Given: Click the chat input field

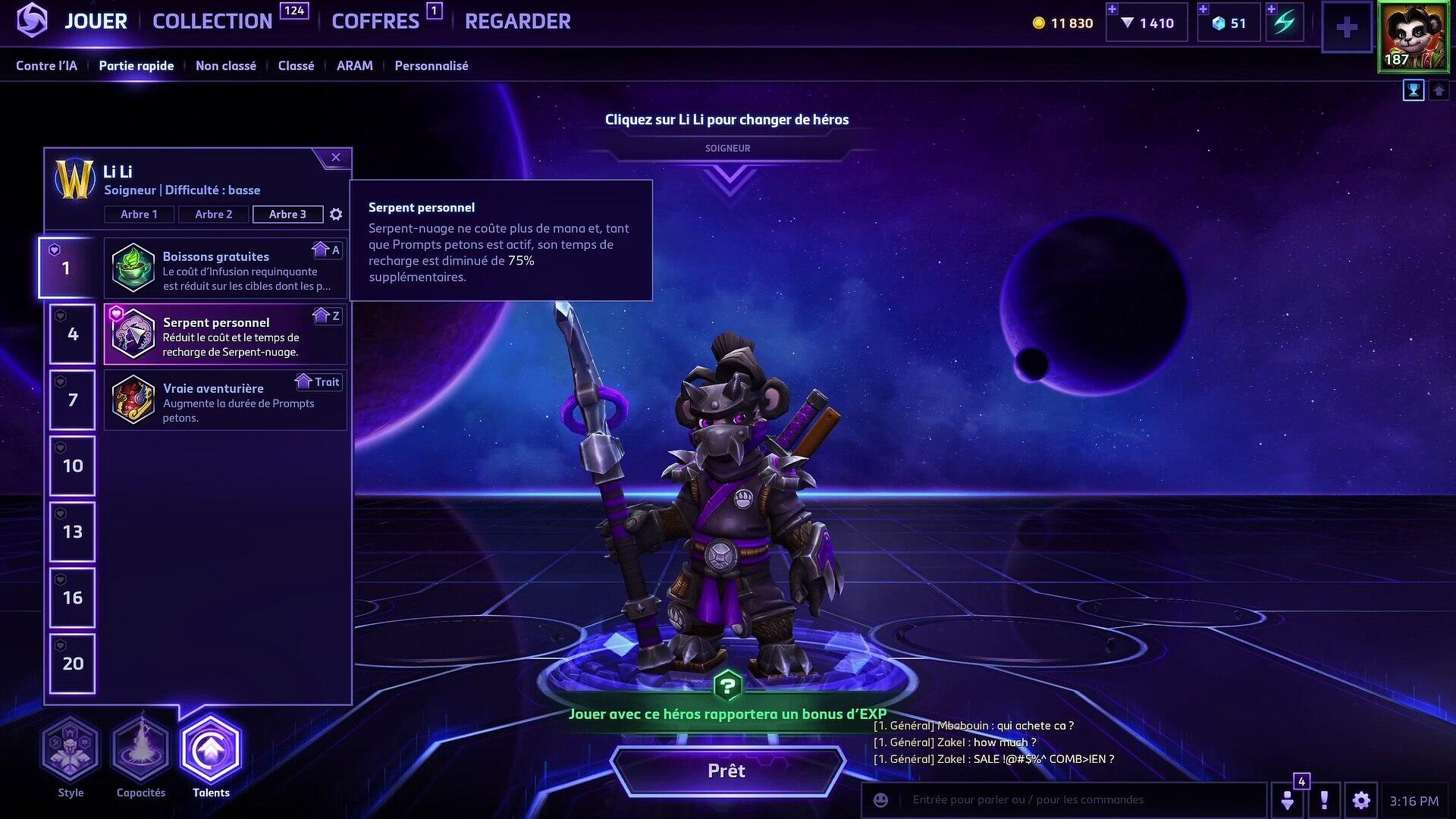Looking at the screenshot, I should coord(1077,800).
